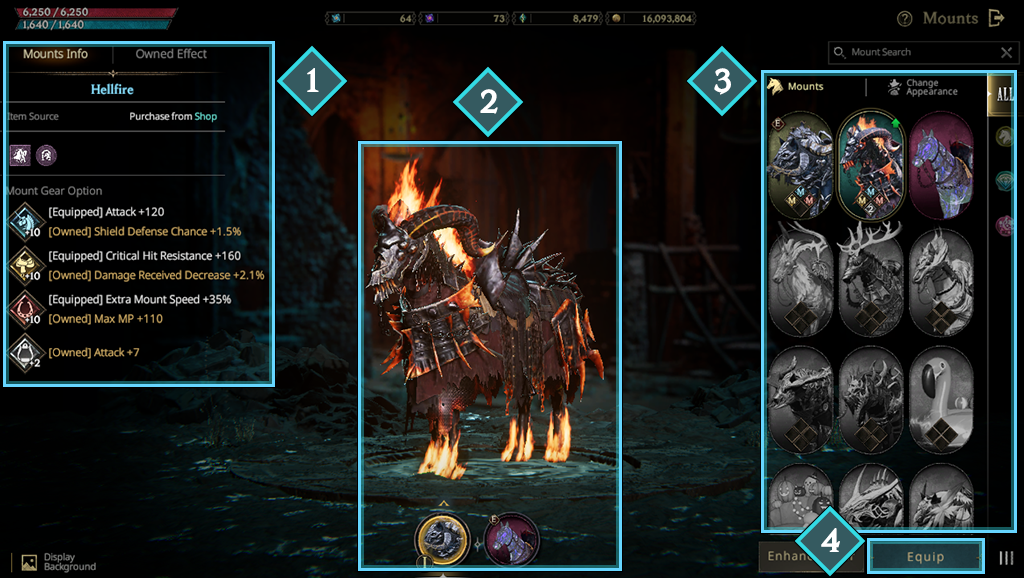1024x578 pixels.
Task: Pick the purple armored horse mount tile
Action: [x=941, y=164]
